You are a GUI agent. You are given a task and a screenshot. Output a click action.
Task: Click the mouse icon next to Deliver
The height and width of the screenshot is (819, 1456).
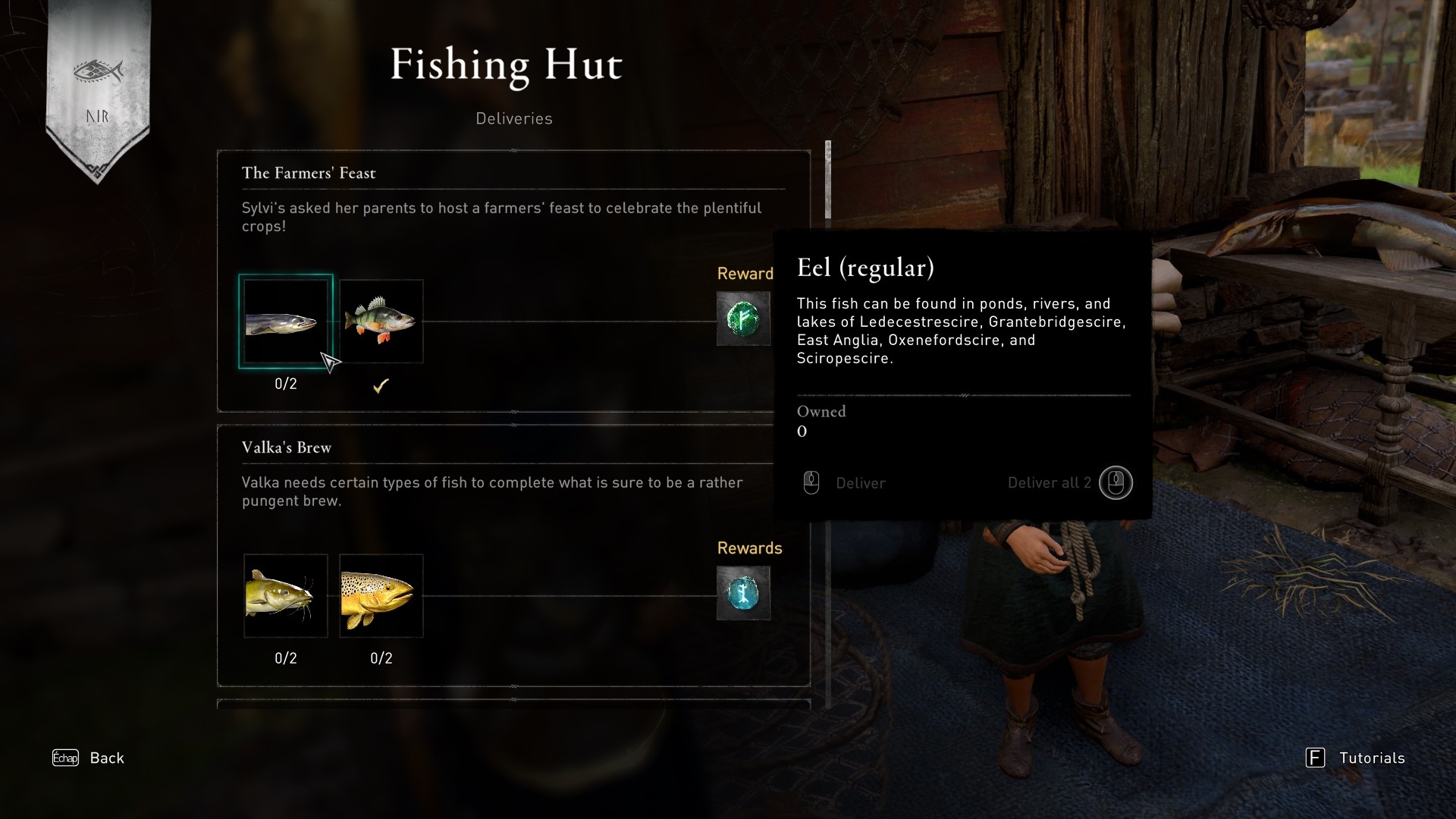(812, 482)
